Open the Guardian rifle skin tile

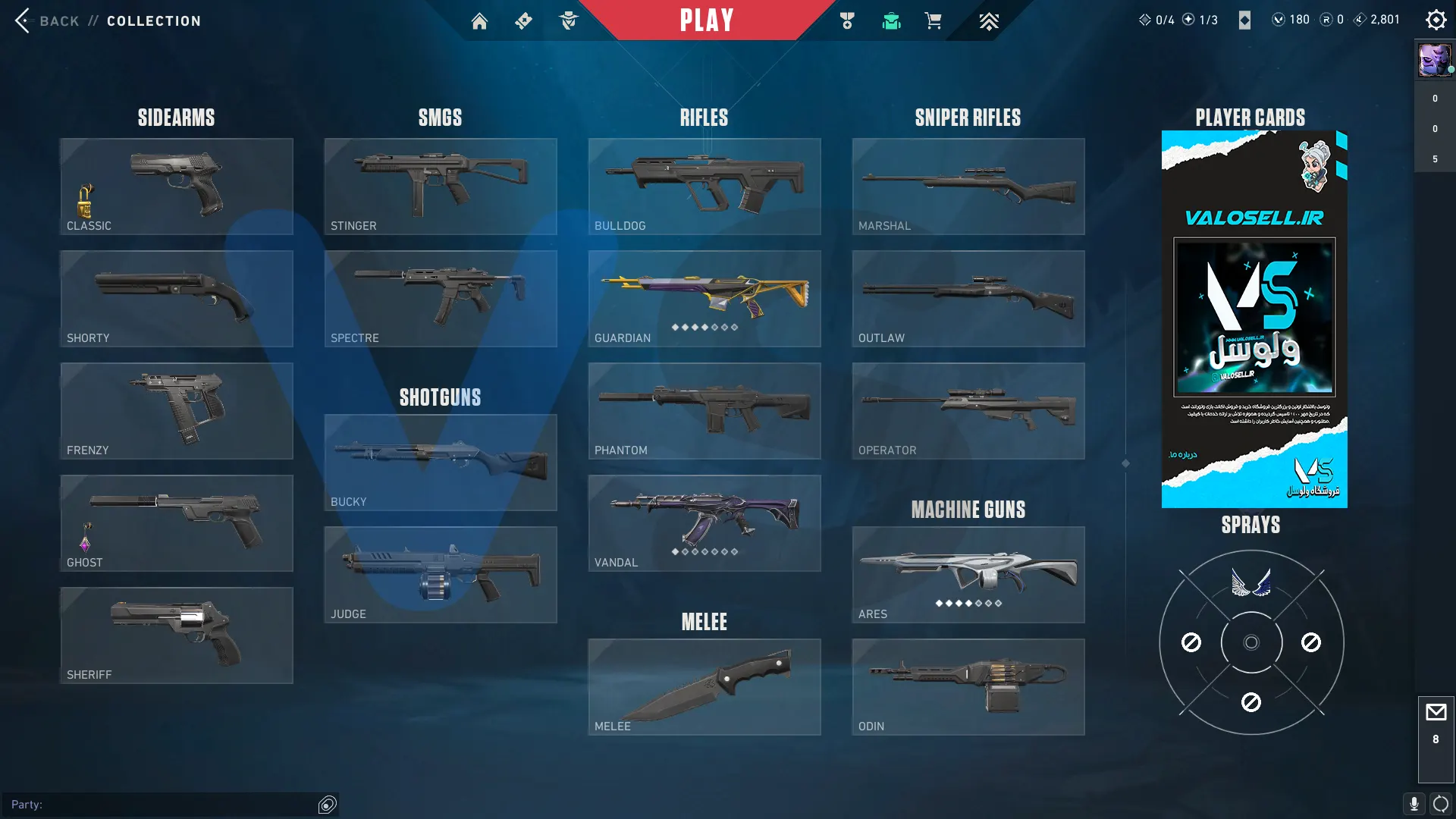704,299
